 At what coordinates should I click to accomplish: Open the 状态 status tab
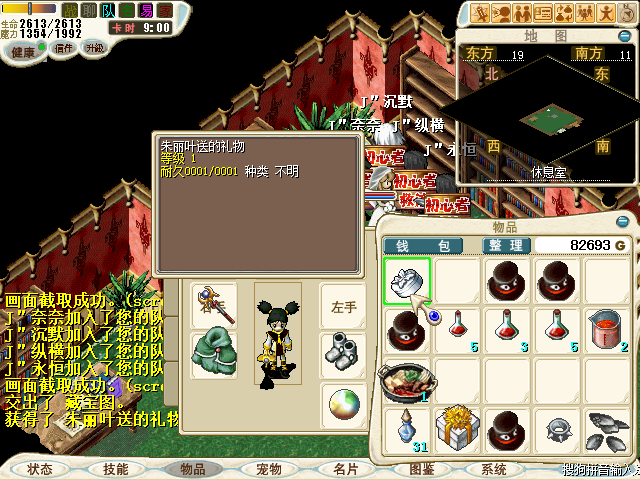pyautogui.click(x=40, y=468)
